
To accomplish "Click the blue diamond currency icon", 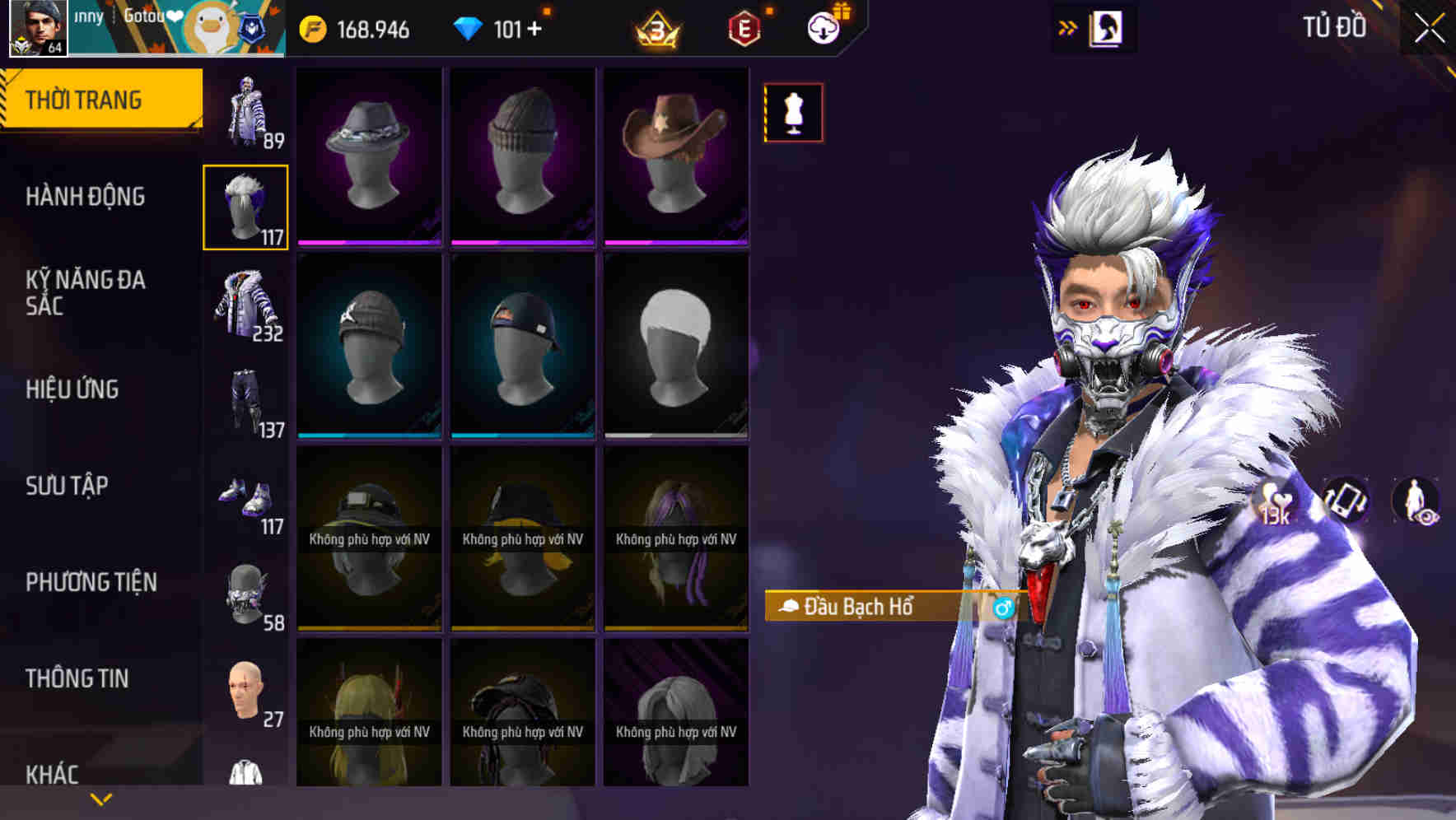I will pyautogui.click(x=469, y=27).
